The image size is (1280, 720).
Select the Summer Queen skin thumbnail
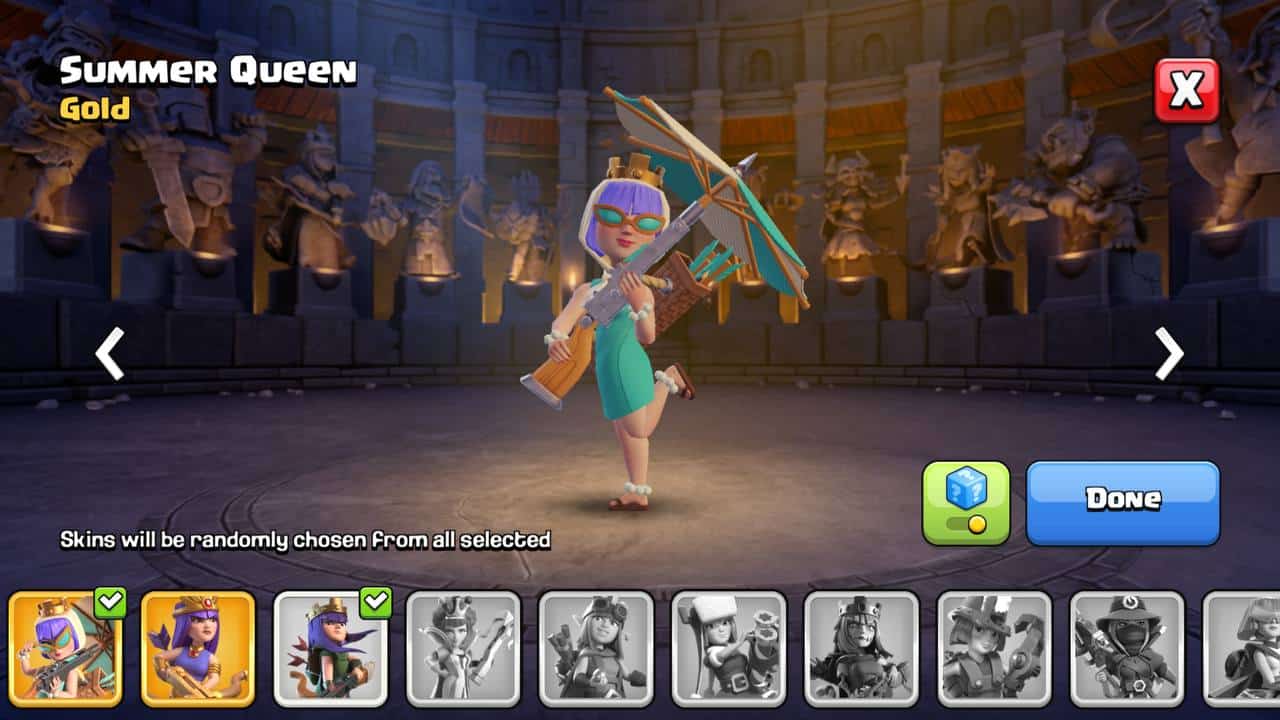coord(65,648)
